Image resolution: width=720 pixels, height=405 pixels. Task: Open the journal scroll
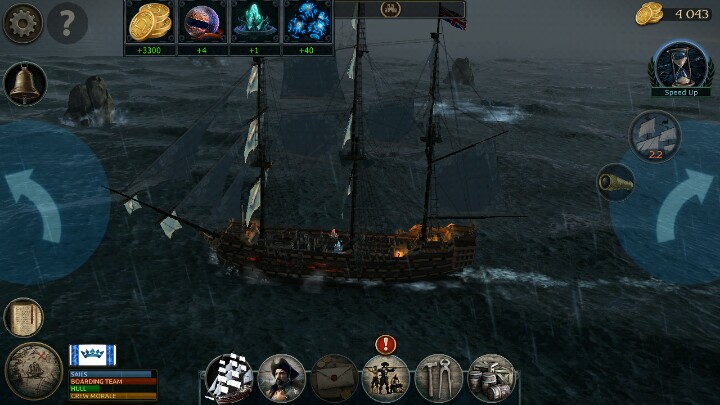[x=23, y=318]
